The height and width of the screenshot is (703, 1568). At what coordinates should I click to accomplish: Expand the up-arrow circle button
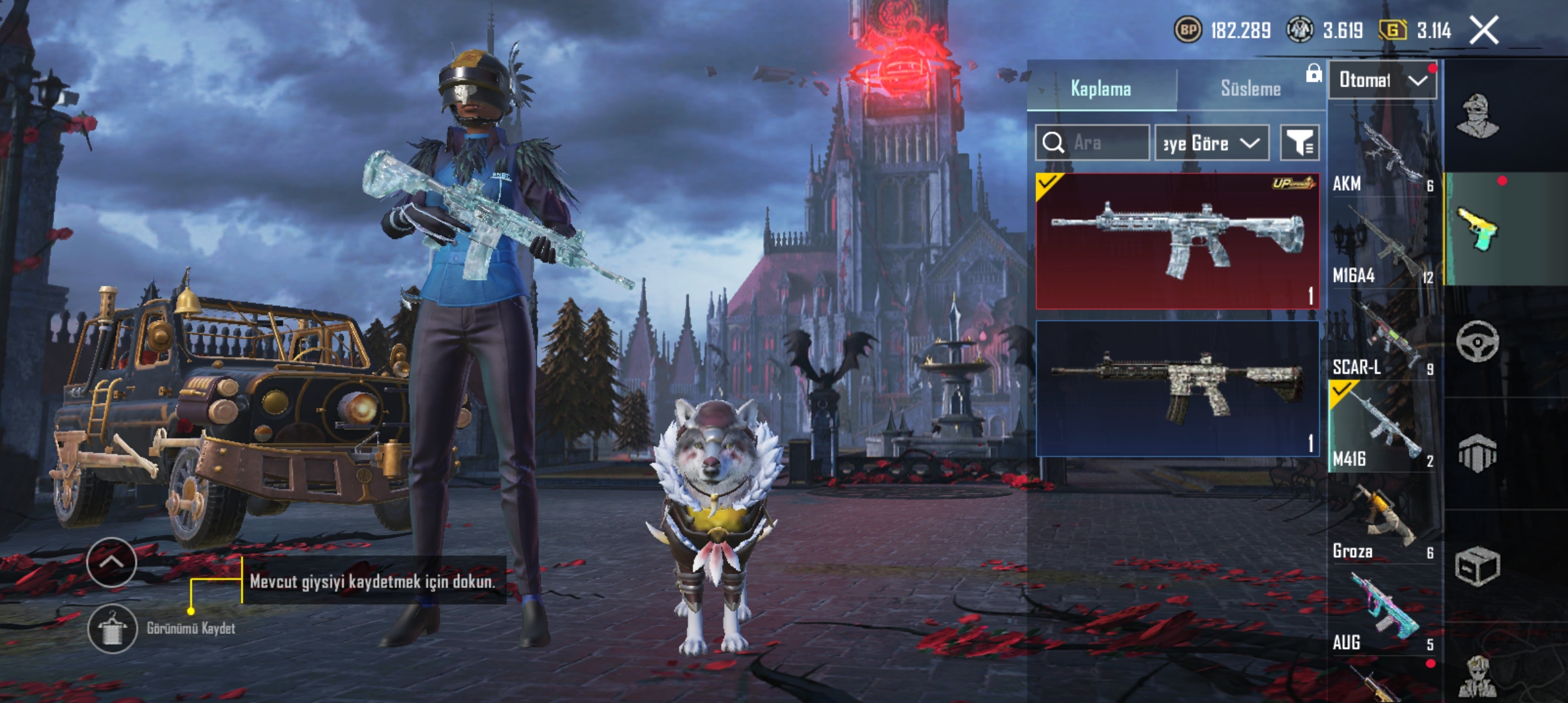coord(111,562)
